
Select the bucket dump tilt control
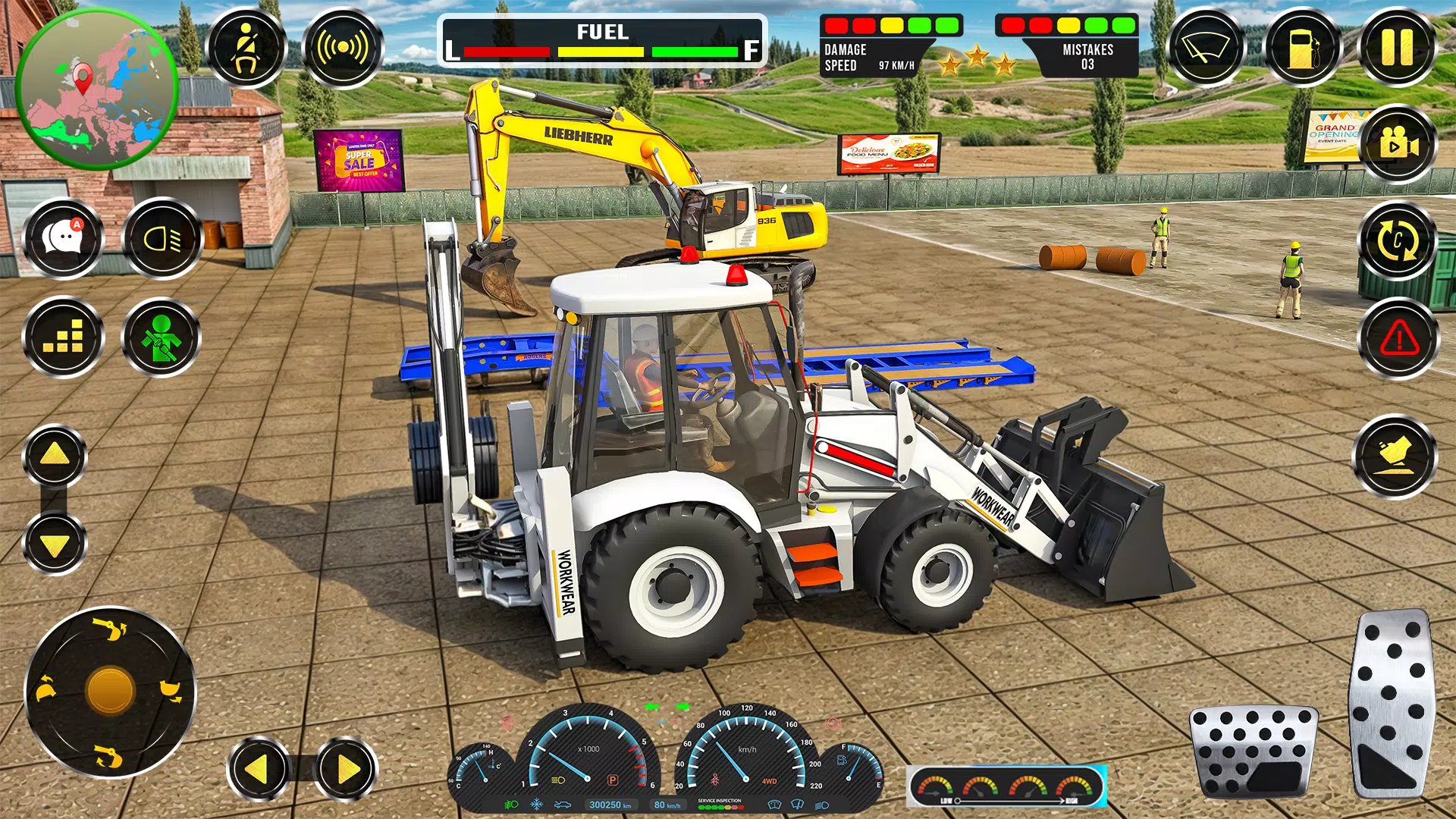pyautogui.click(x=1396, y=456)
